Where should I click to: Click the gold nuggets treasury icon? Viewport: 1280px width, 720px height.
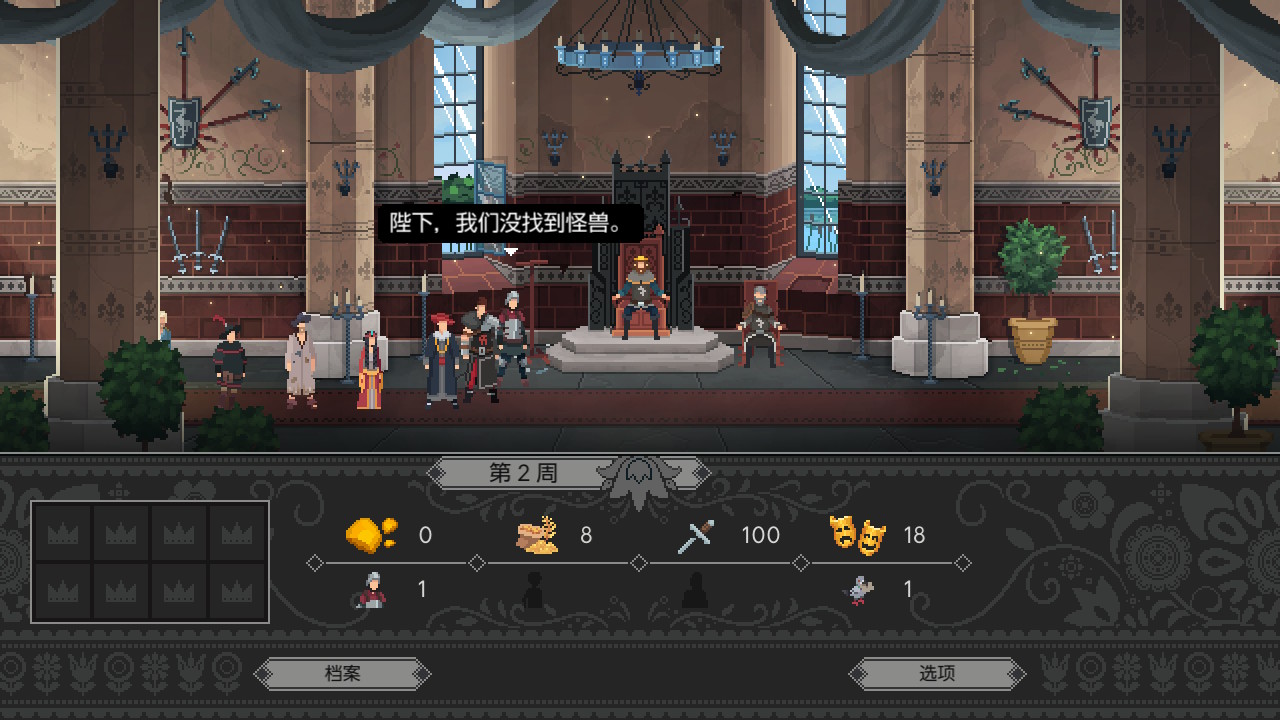click(x=370, y=535)
